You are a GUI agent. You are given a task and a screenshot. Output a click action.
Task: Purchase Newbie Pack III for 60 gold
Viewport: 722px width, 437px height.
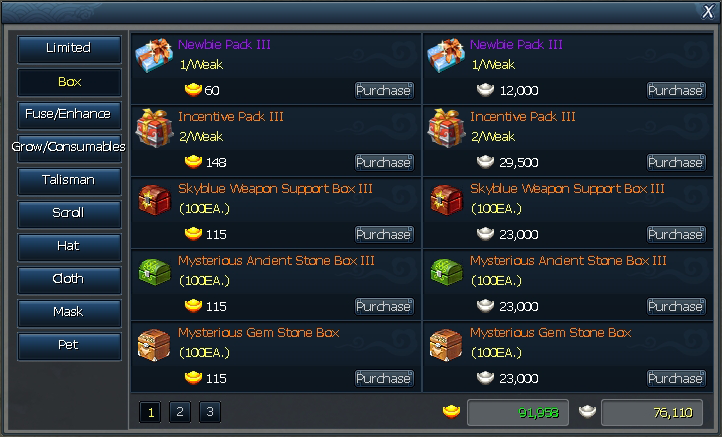pos(384,90)
